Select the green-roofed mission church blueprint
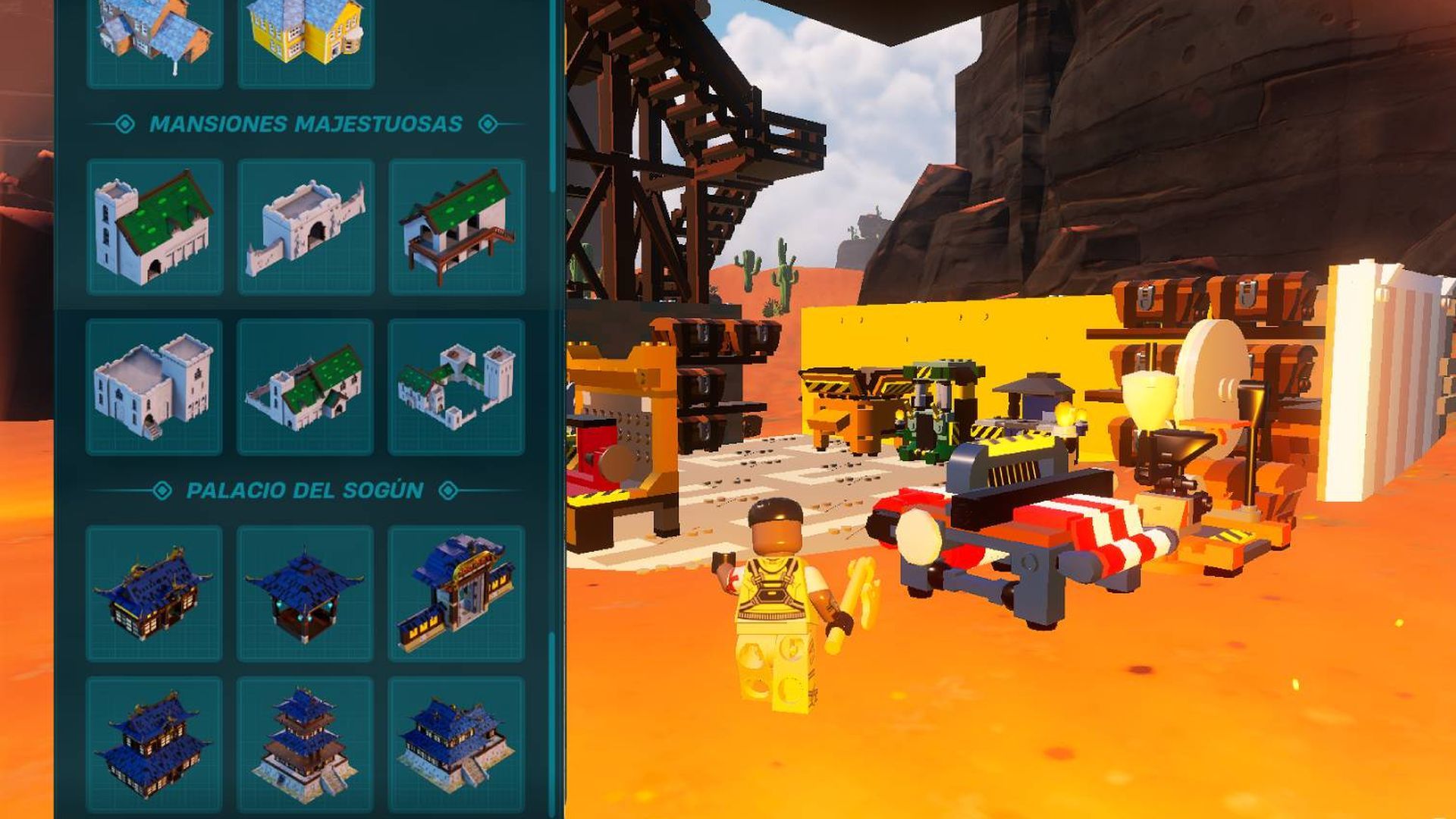 tap(155, 227)
